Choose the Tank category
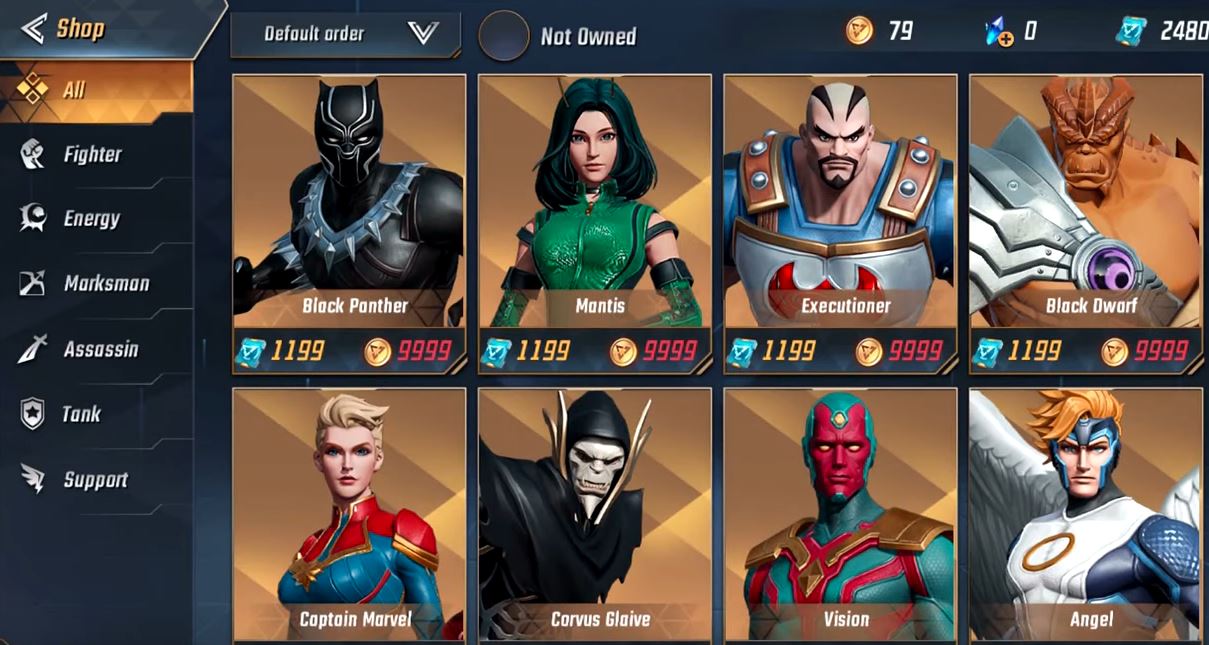 point(81,414)
